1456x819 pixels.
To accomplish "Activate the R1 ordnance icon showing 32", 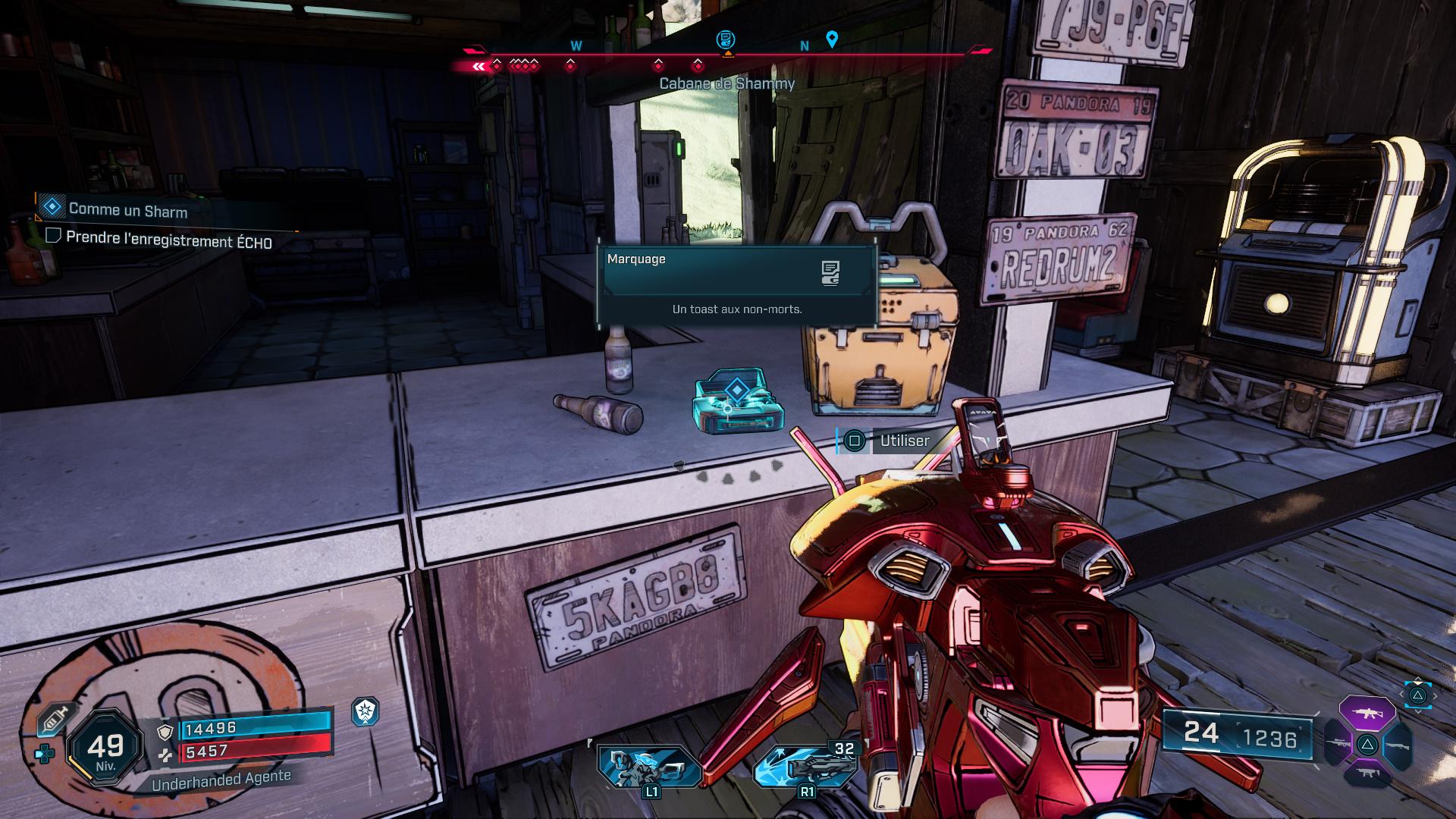I will [x=805, y=767].
